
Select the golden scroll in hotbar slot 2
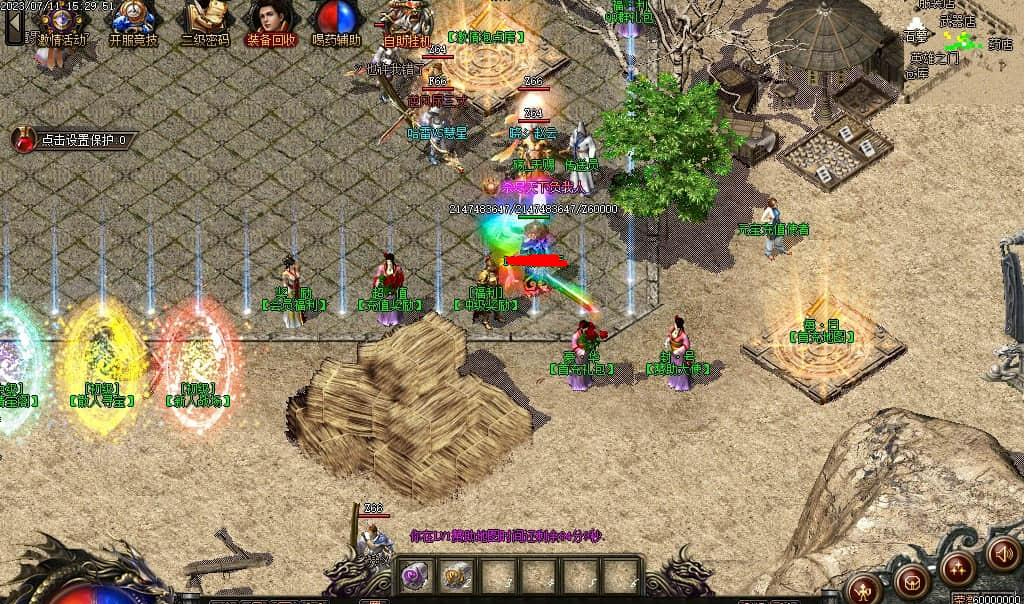tap(457, 575)
